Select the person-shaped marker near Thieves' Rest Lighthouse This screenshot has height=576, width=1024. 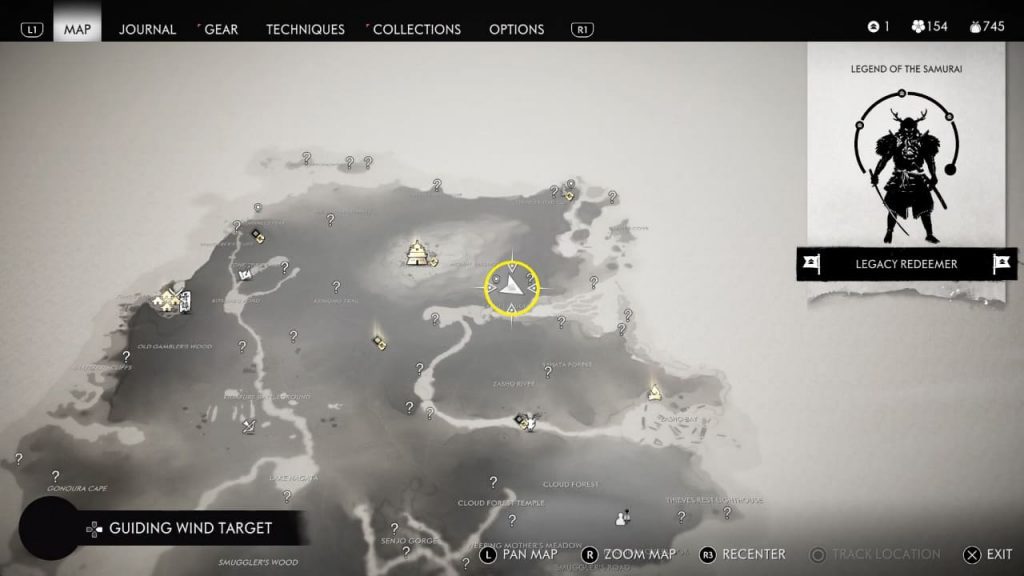point(623,517)
